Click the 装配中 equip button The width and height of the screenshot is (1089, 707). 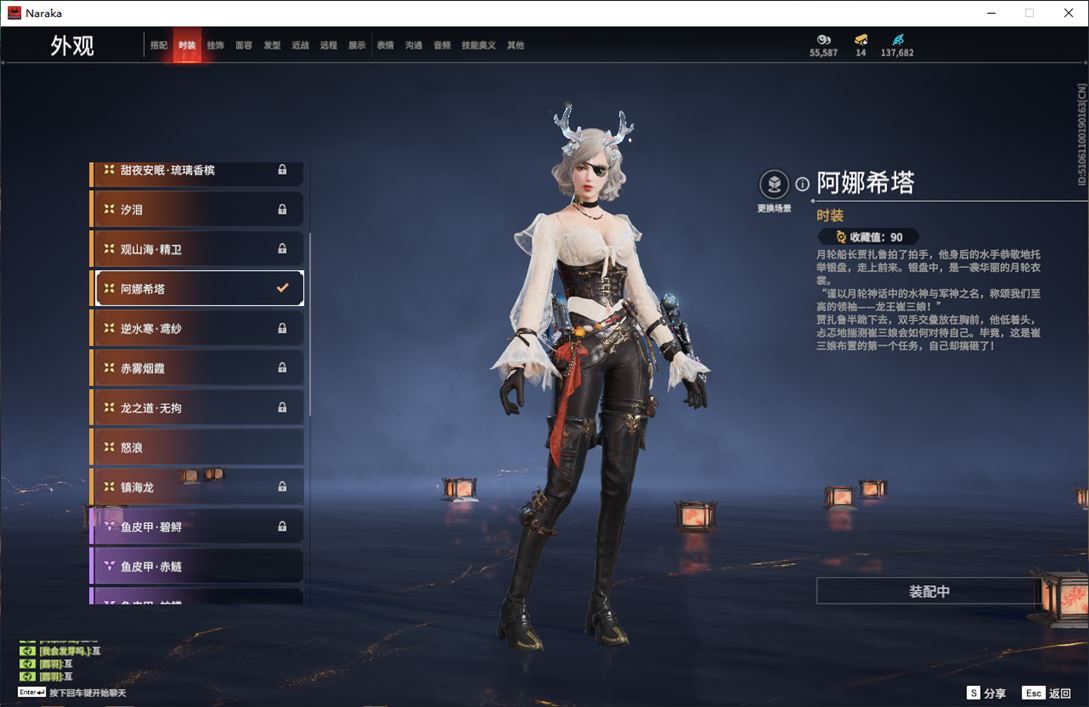[929, 591]
